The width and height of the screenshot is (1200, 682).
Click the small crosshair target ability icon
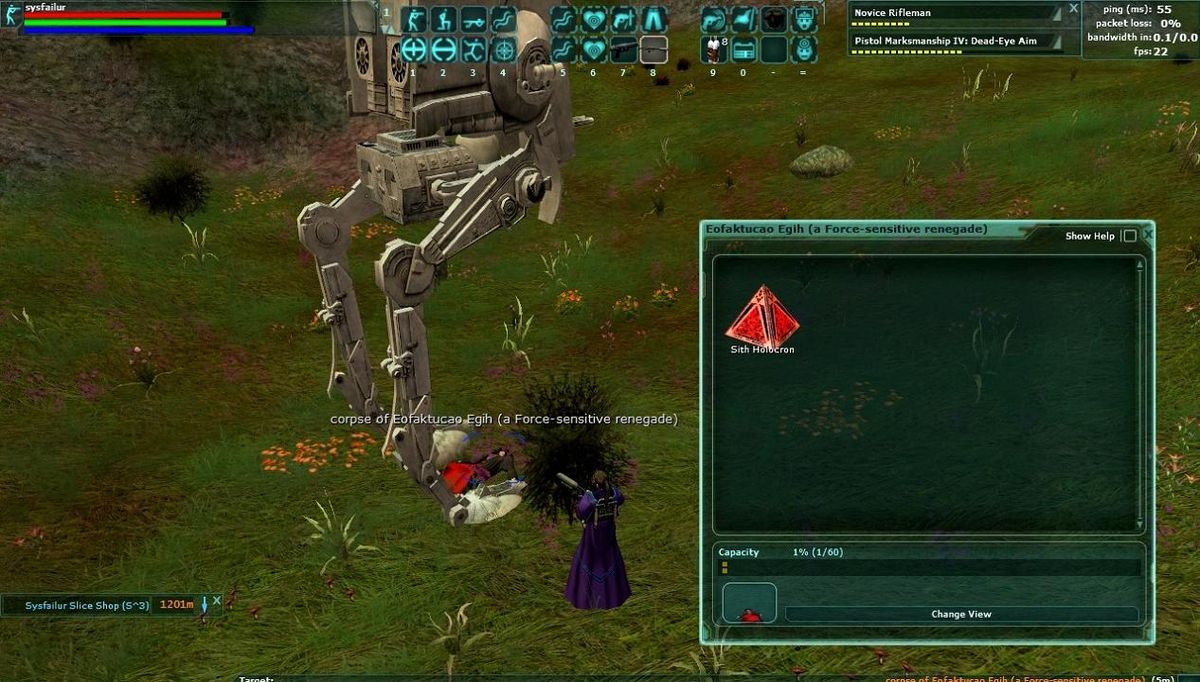[x=504, y=49]
